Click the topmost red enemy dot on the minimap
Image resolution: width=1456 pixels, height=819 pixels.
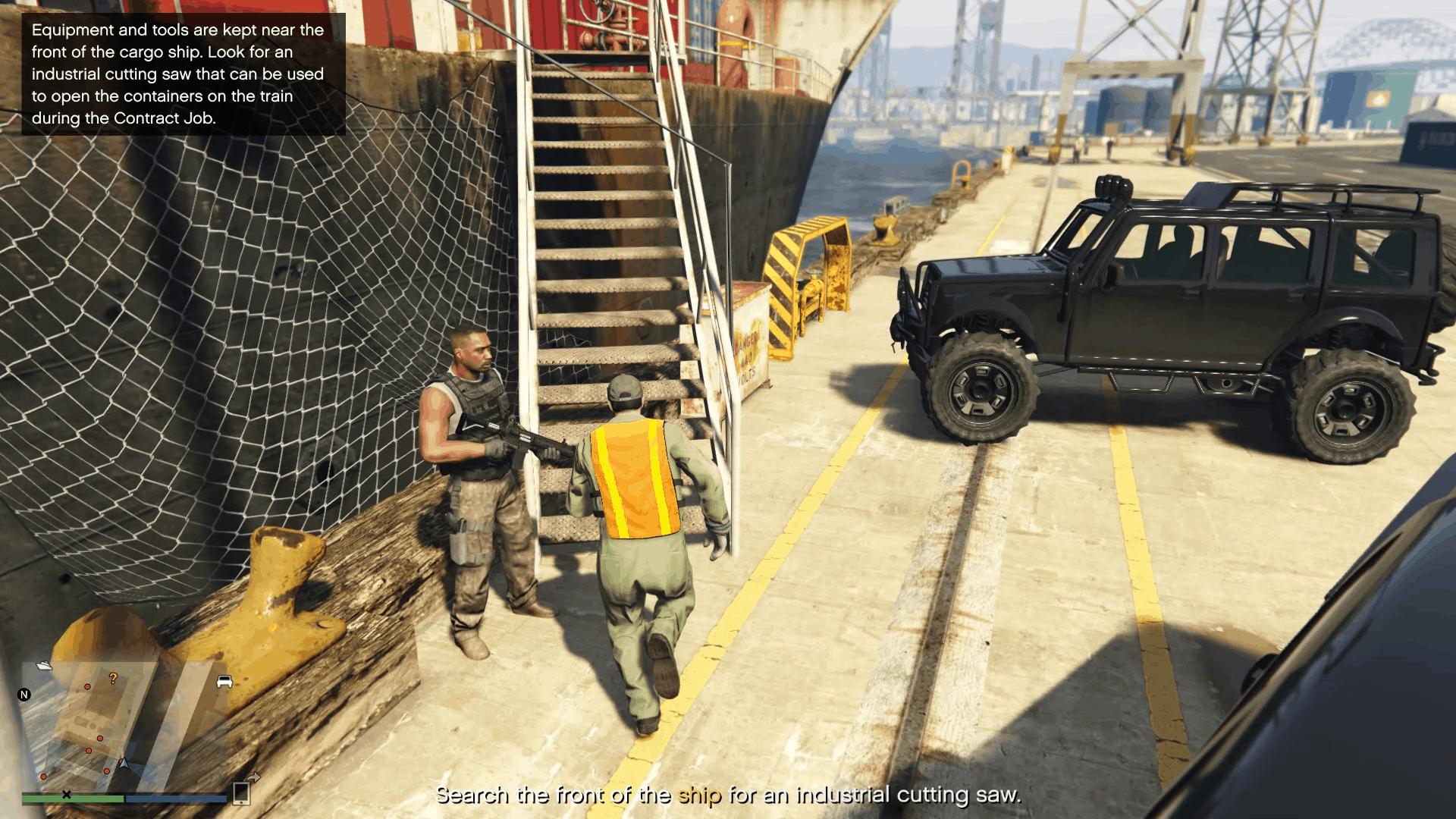[87, 687]
